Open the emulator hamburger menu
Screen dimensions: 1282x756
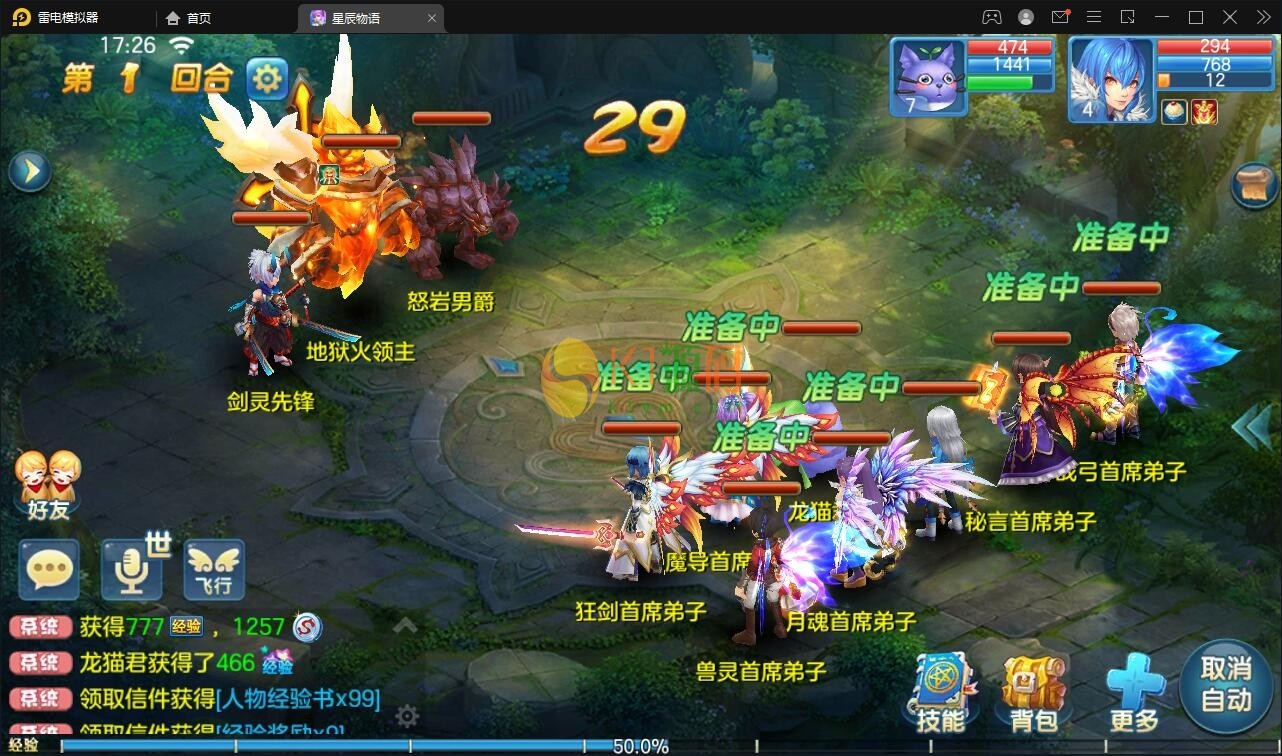tap(1093, 17)
